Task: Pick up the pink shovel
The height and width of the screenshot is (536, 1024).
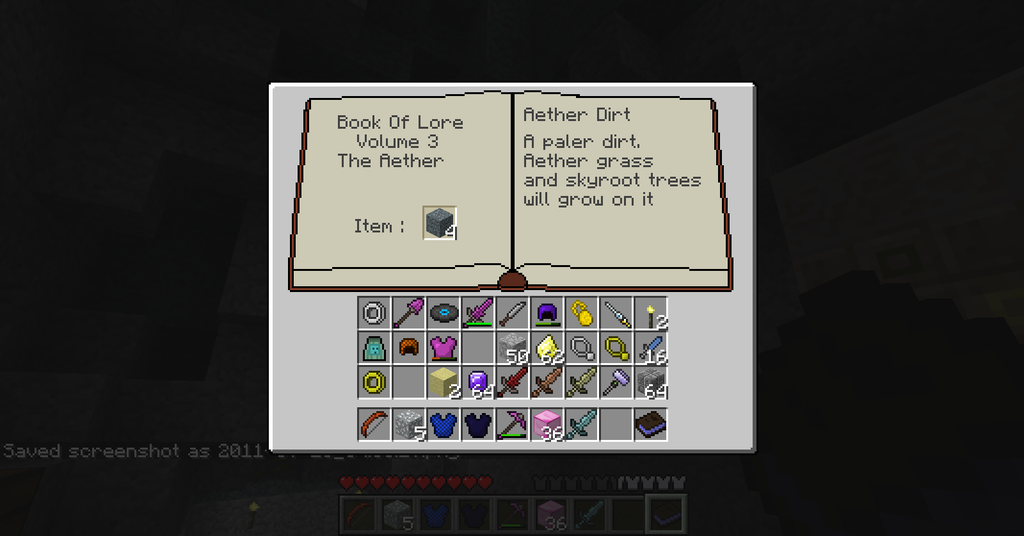Action: (408, 314)
